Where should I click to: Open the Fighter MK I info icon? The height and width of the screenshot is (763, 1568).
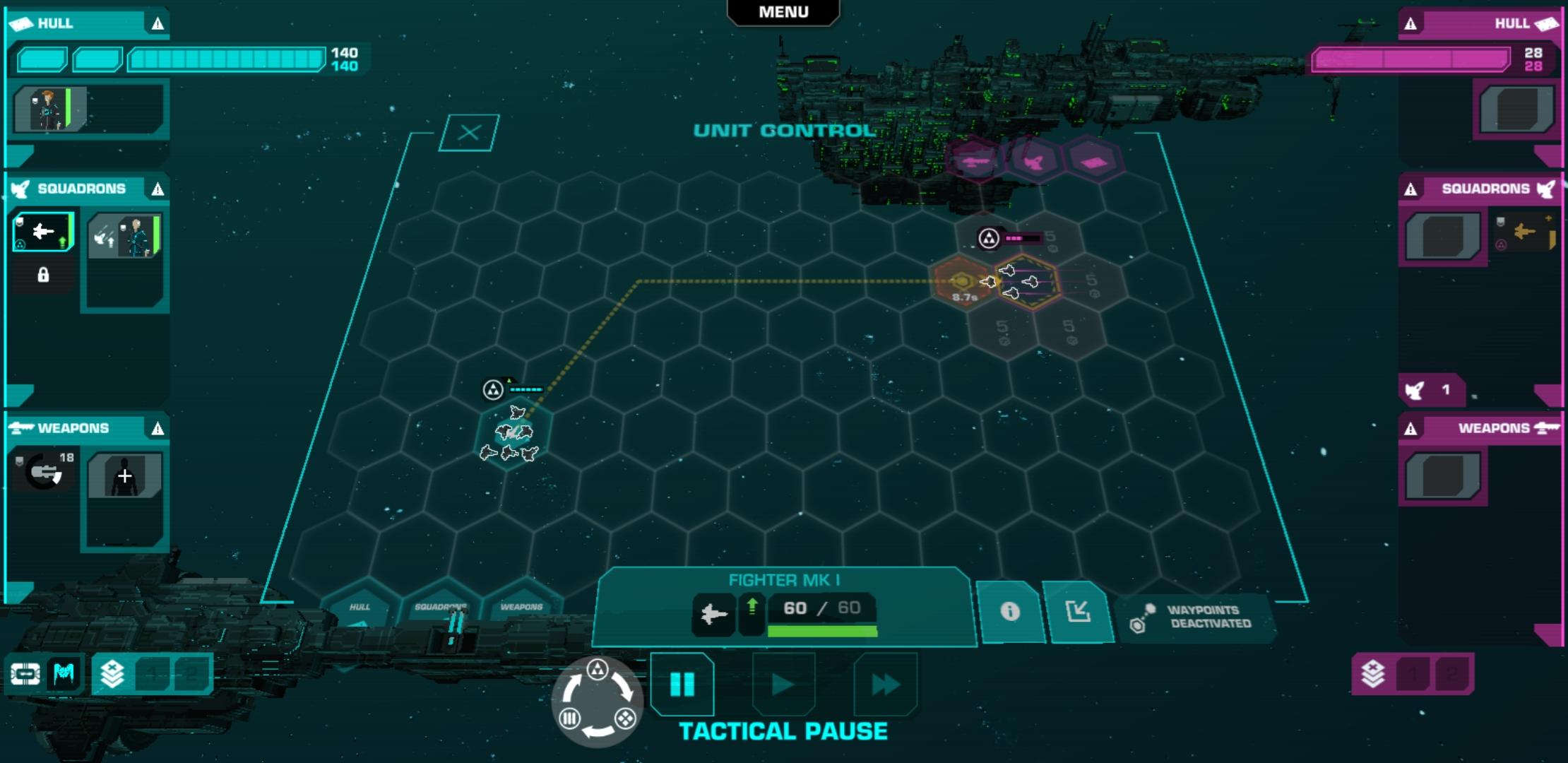point(1011,613)
